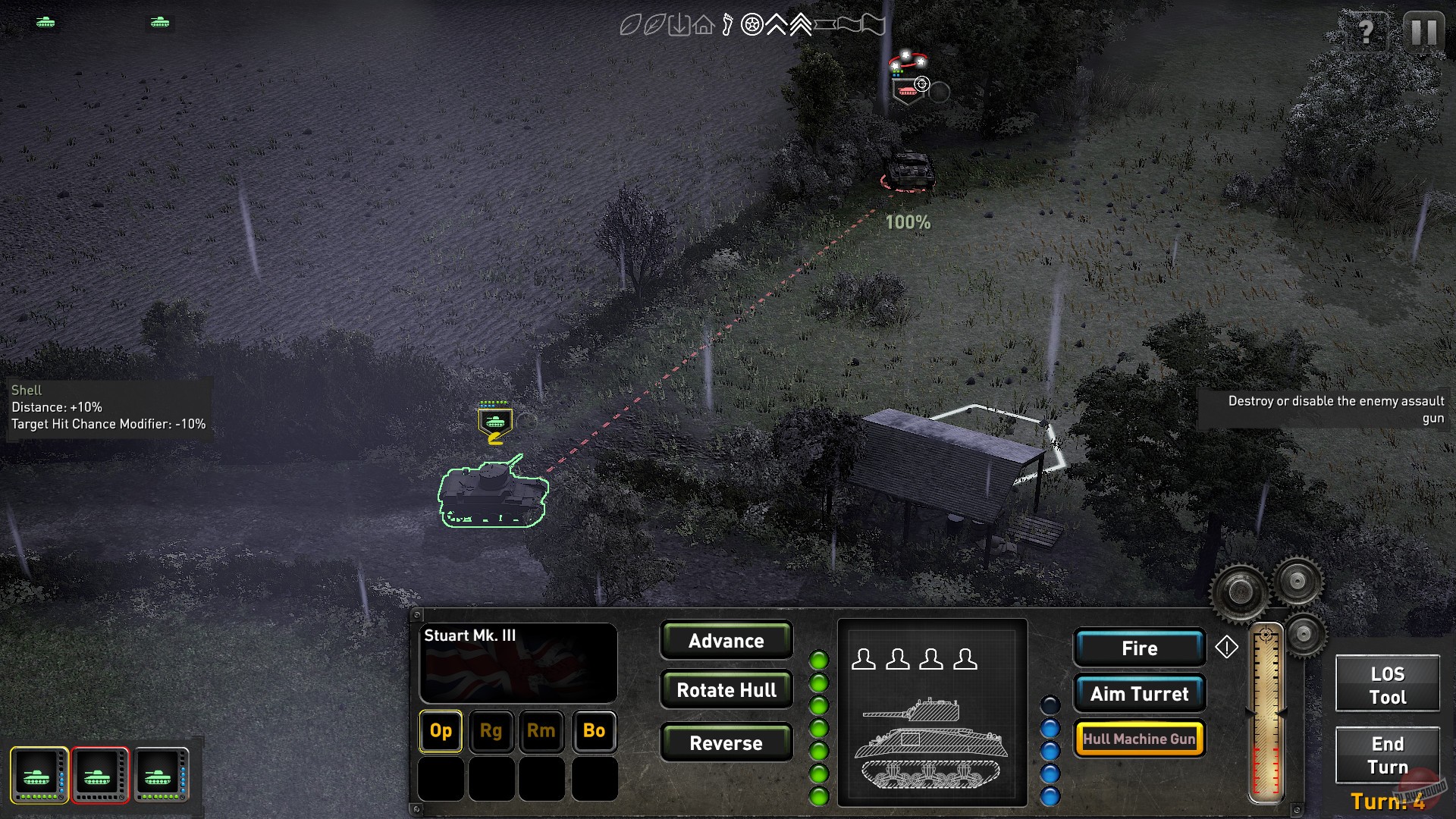Open the LOS Tool
This screenshot has height=819, width=1456.
[x=1387, y=682]
